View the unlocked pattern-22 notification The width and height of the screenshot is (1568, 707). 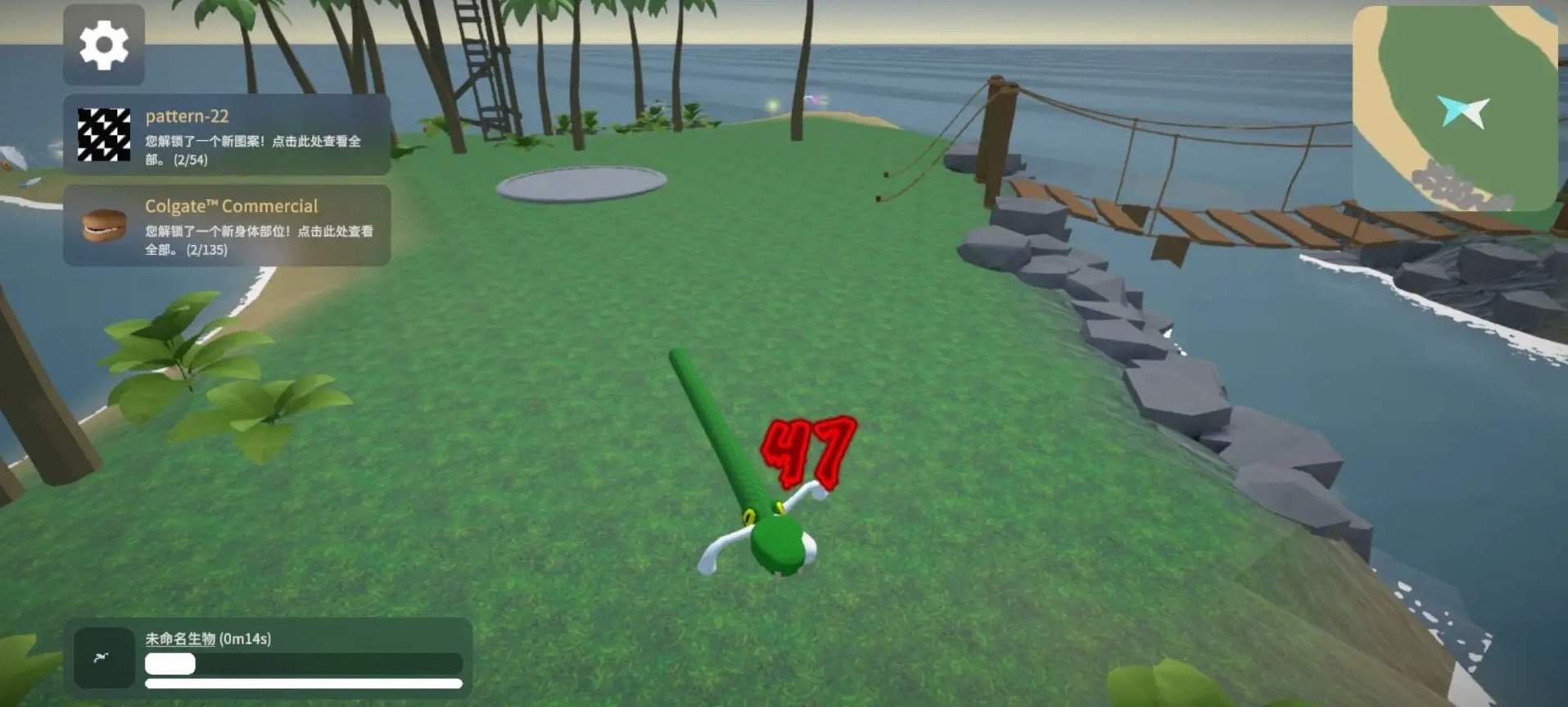click(227, 135)
